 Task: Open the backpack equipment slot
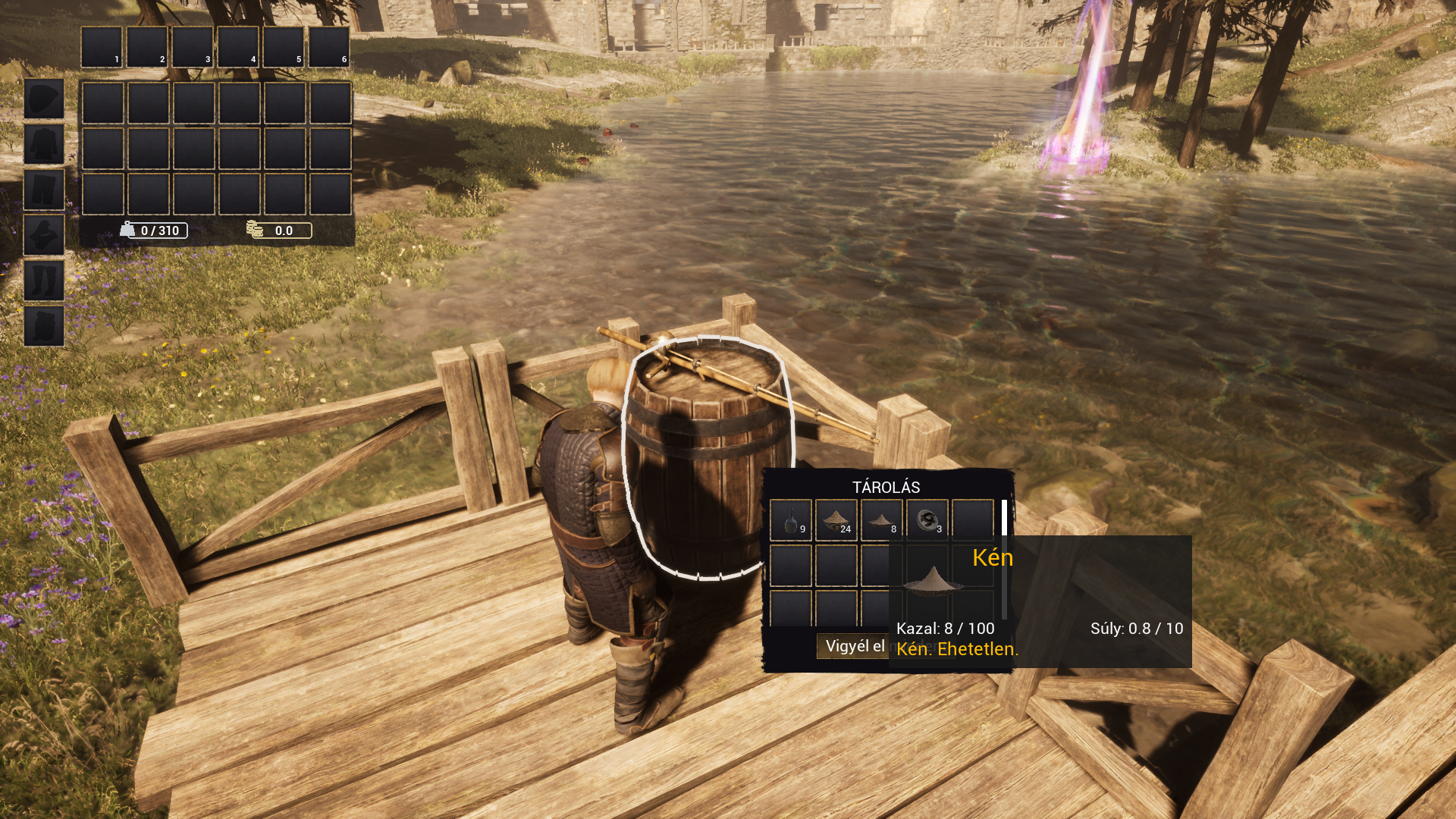point(44,326)
